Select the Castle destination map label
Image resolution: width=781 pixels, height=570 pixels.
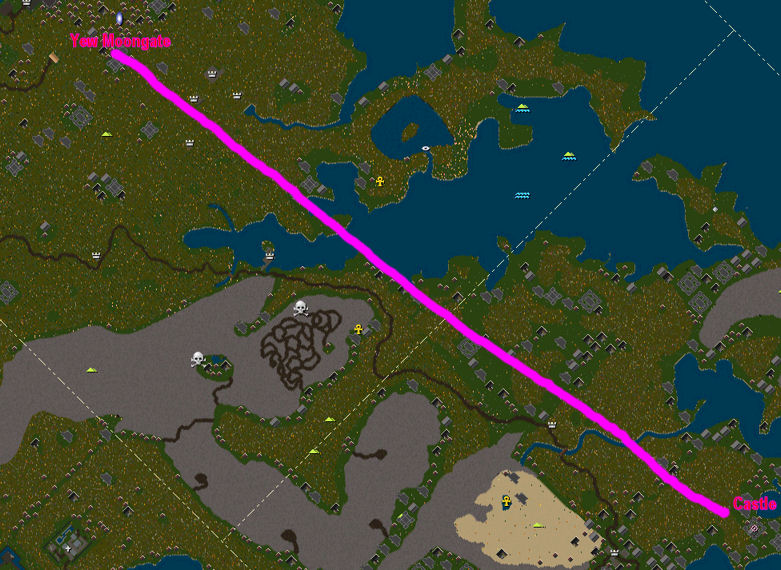[754, 505]
